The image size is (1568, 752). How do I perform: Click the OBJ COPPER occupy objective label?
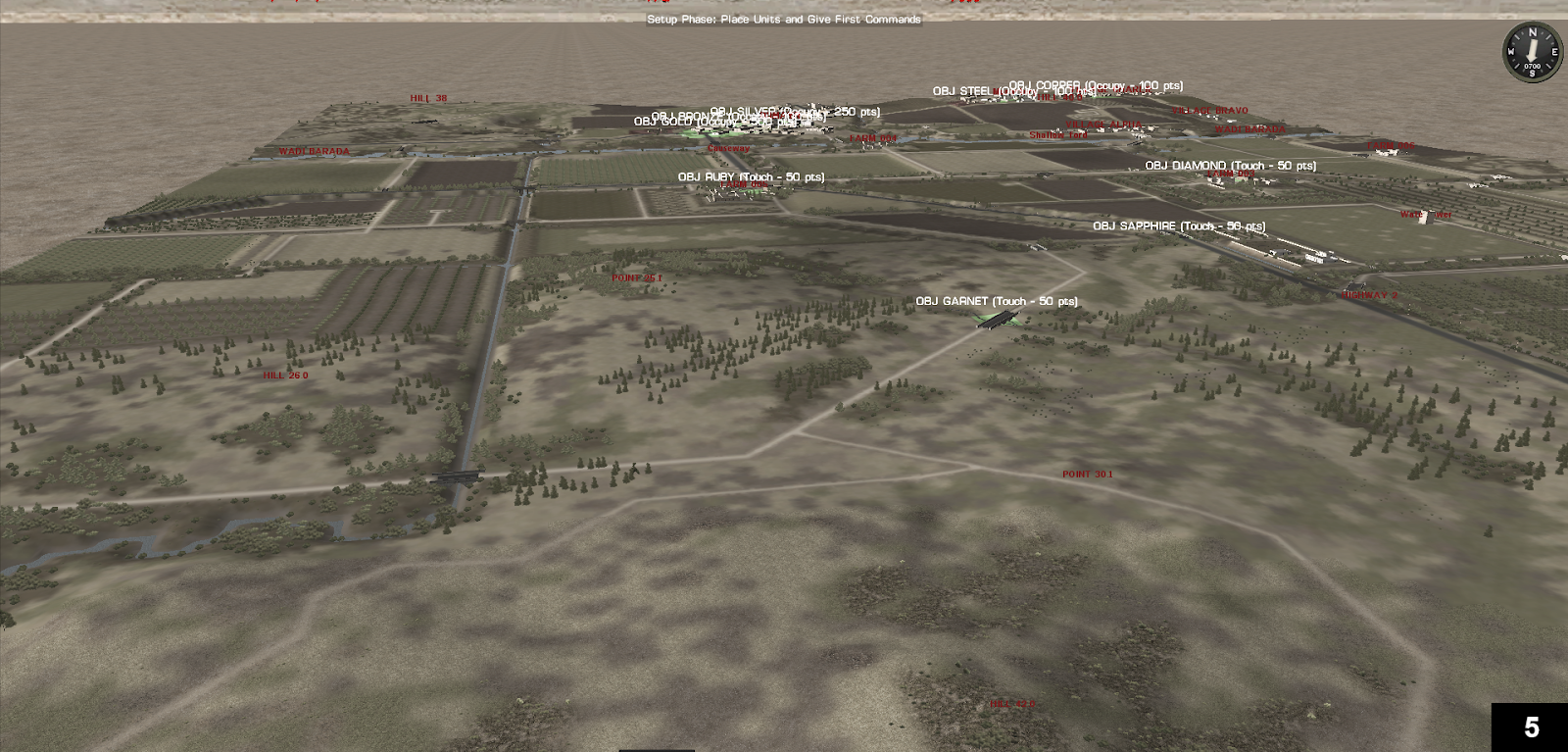point(1095,86)
